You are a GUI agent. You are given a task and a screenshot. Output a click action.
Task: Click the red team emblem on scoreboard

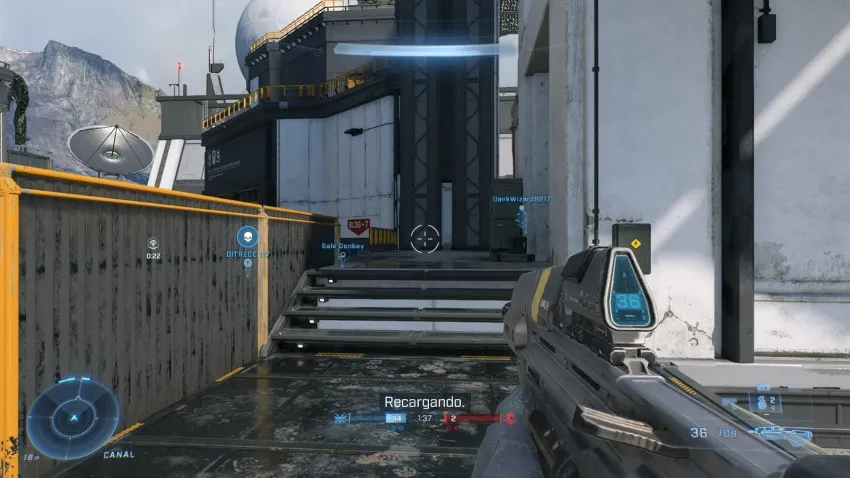510,418
